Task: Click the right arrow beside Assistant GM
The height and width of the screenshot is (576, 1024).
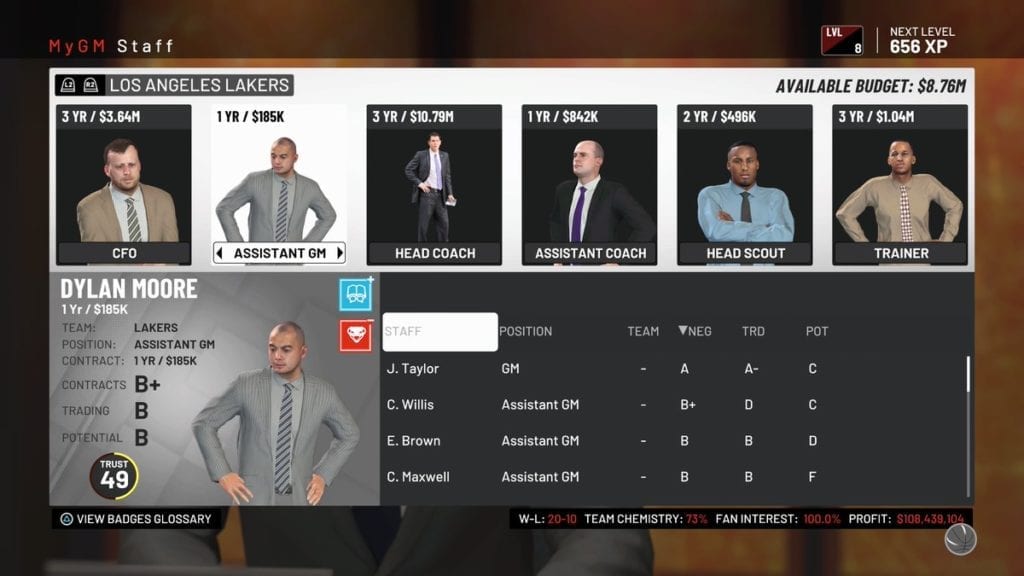Action: [x=339, y=253]
